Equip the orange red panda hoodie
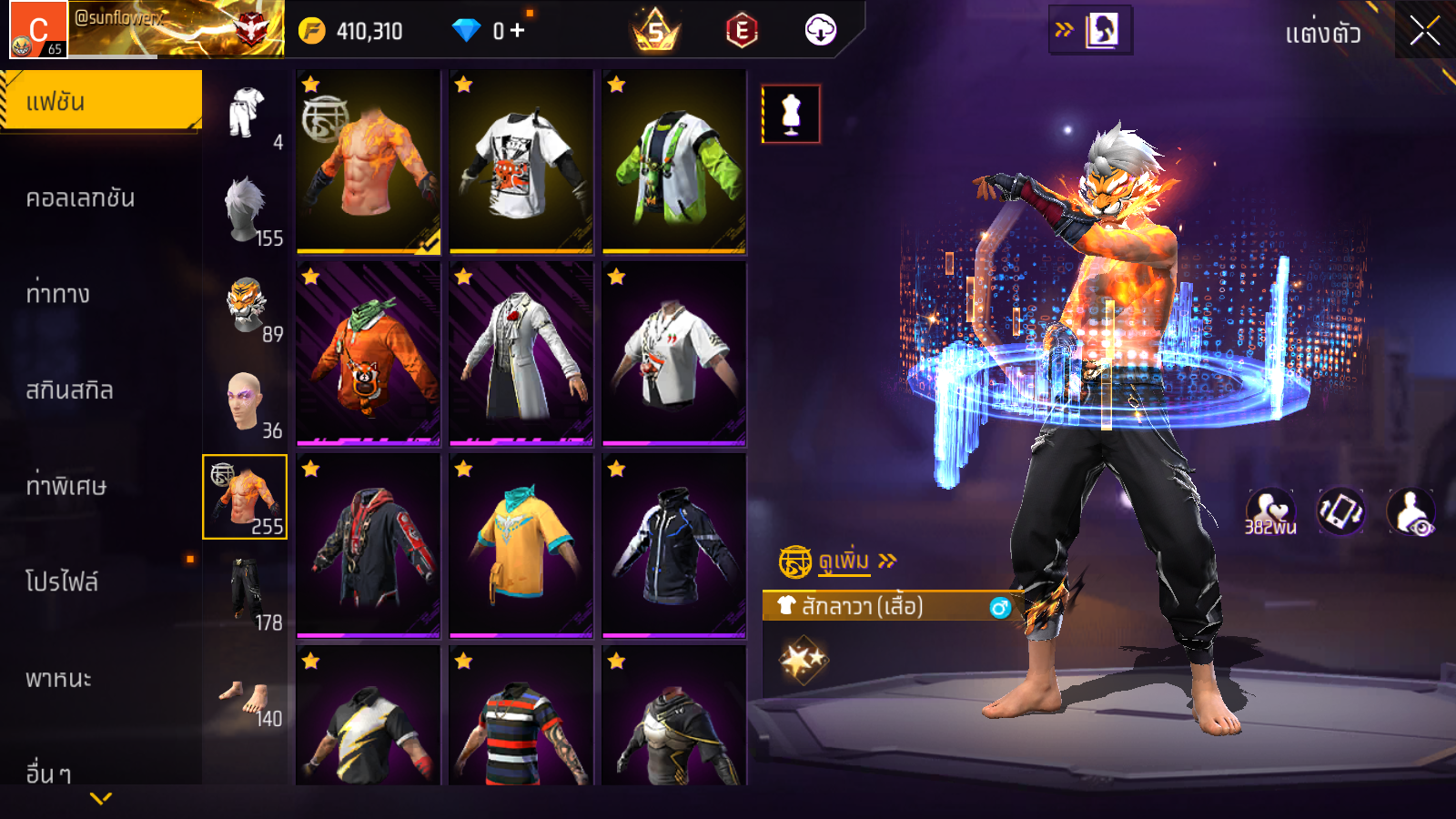The width and height of the screenshot is (1456, 819). click(x=369, y=354)
